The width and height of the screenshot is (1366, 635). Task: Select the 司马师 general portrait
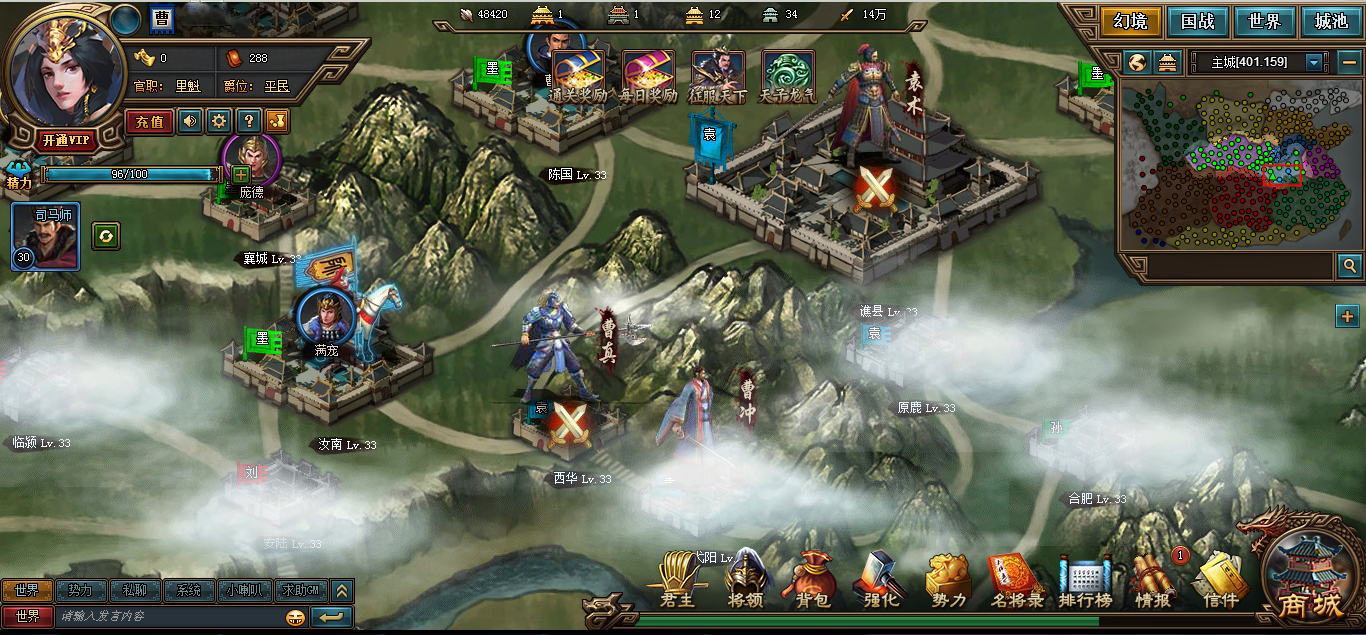point(45,237)
